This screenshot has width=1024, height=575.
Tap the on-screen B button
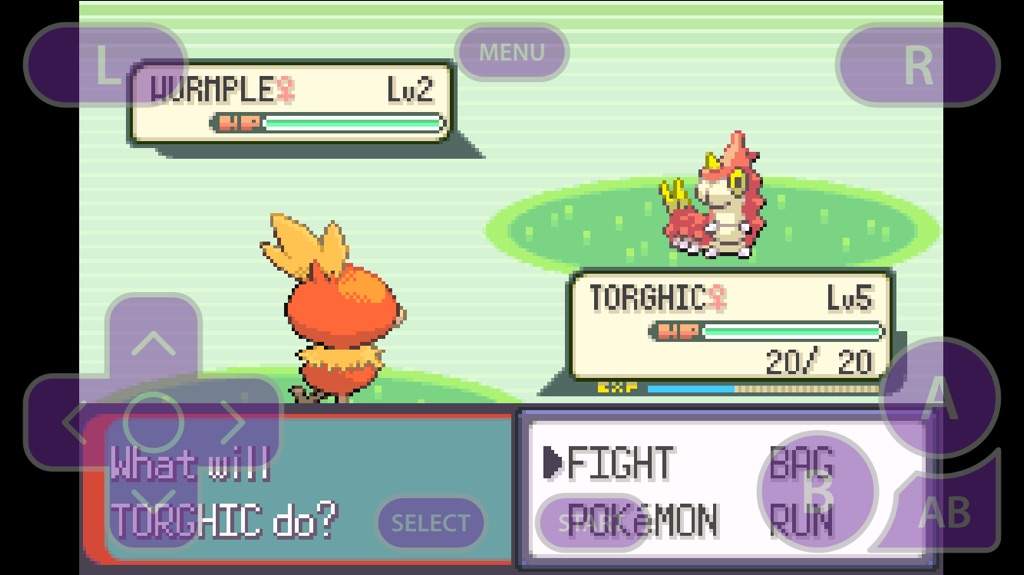pyautogui.click(x=818, y=491)
